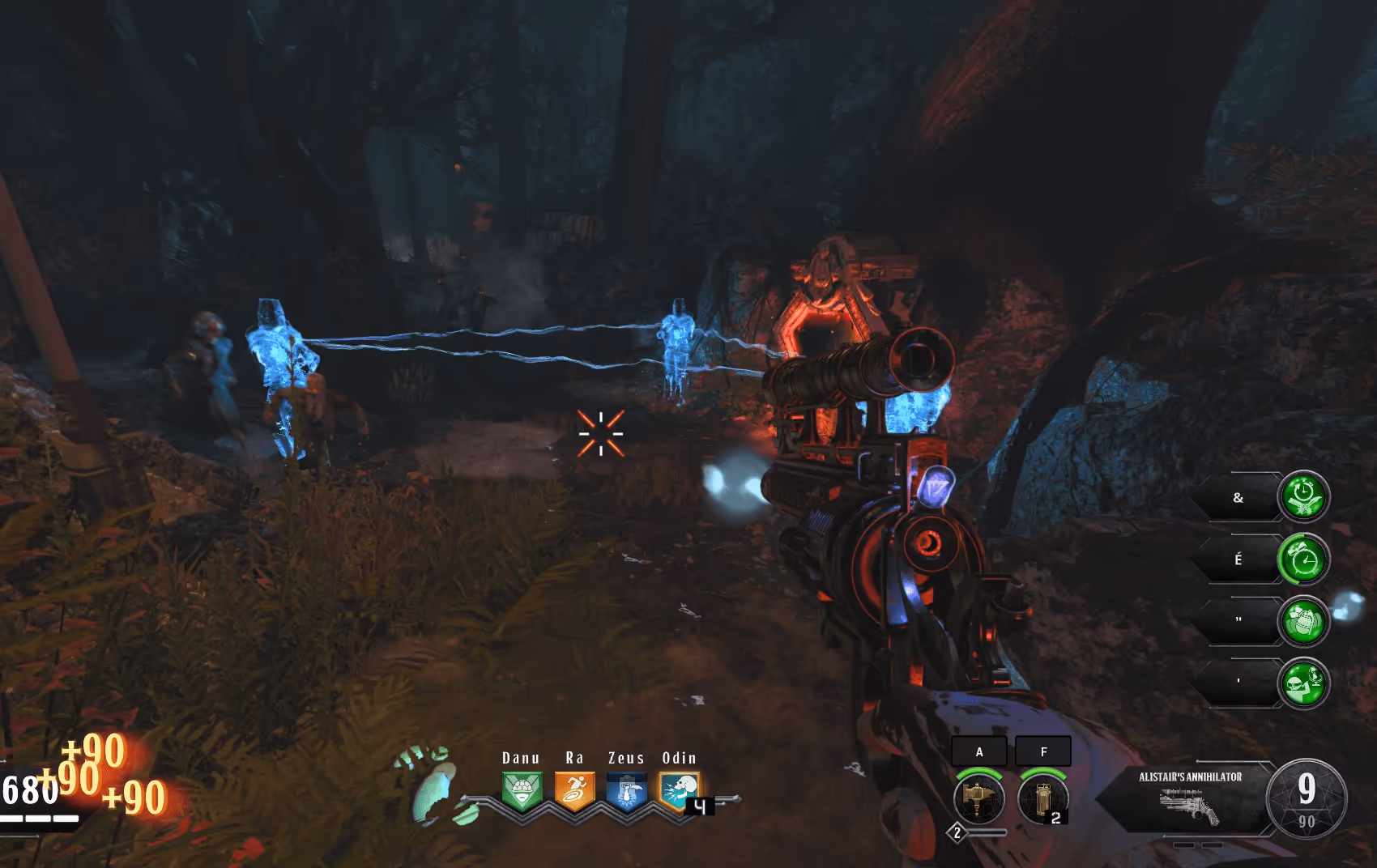Select the Danu perk icon
The width and height of the screenshot is (1377, 868).
coord(521,789)
